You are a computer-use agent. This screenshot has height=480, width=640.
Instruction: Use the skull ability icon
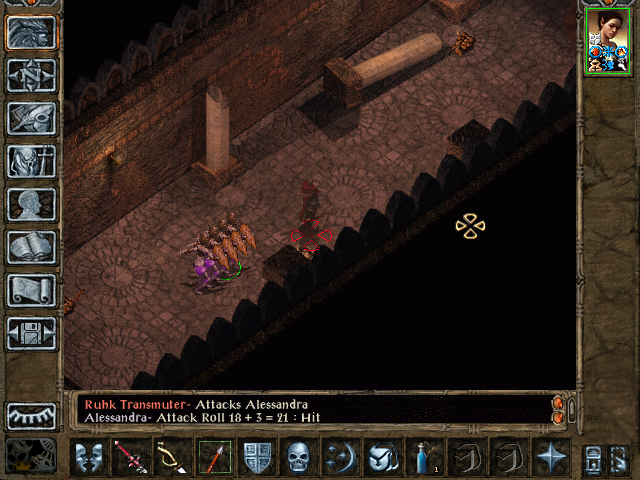[x=298, y=457]
